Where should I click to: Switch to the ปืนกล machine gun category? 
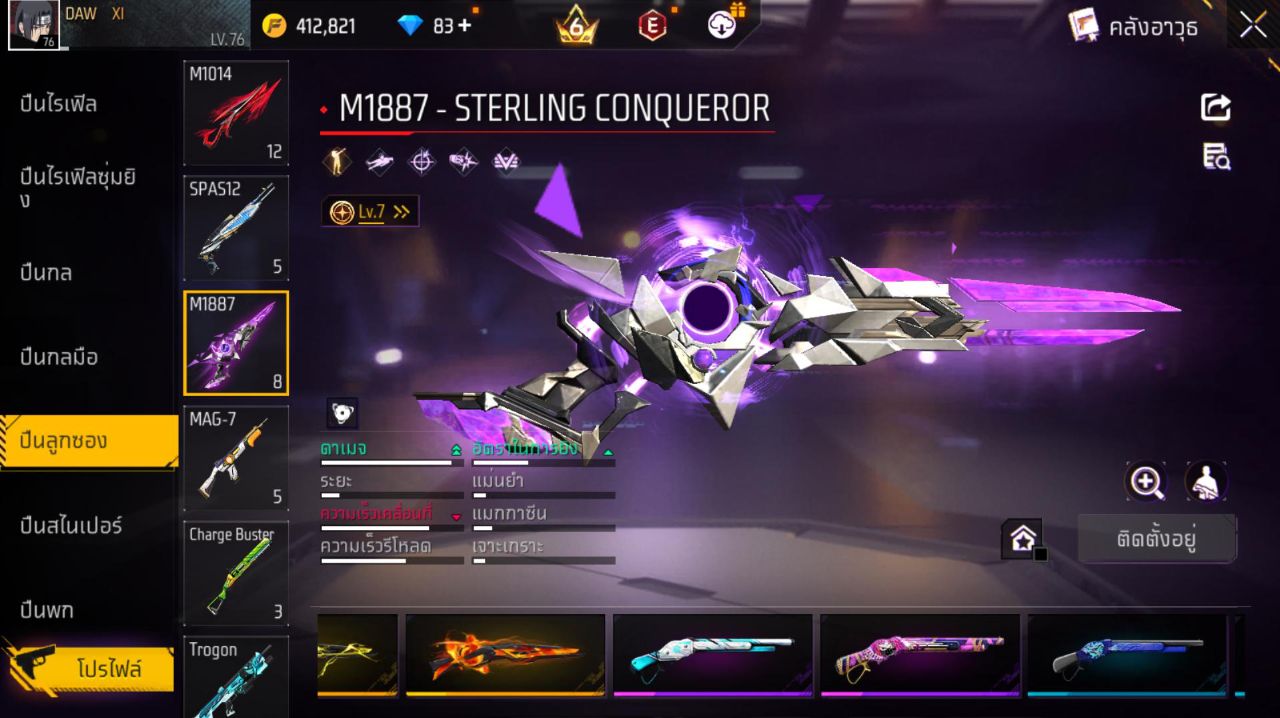(x=47, y=272)
